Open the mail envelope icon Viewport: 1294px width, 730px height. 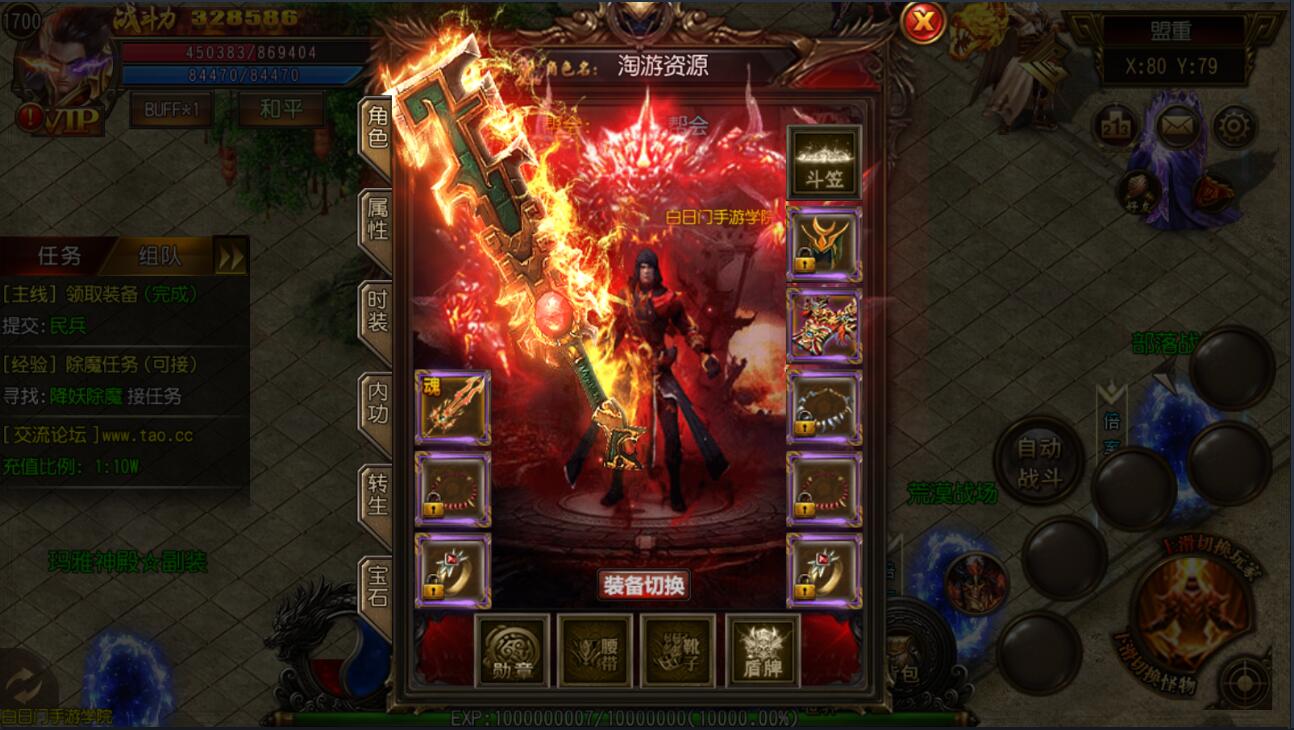pyautogui.click(x=1179, y=127)
